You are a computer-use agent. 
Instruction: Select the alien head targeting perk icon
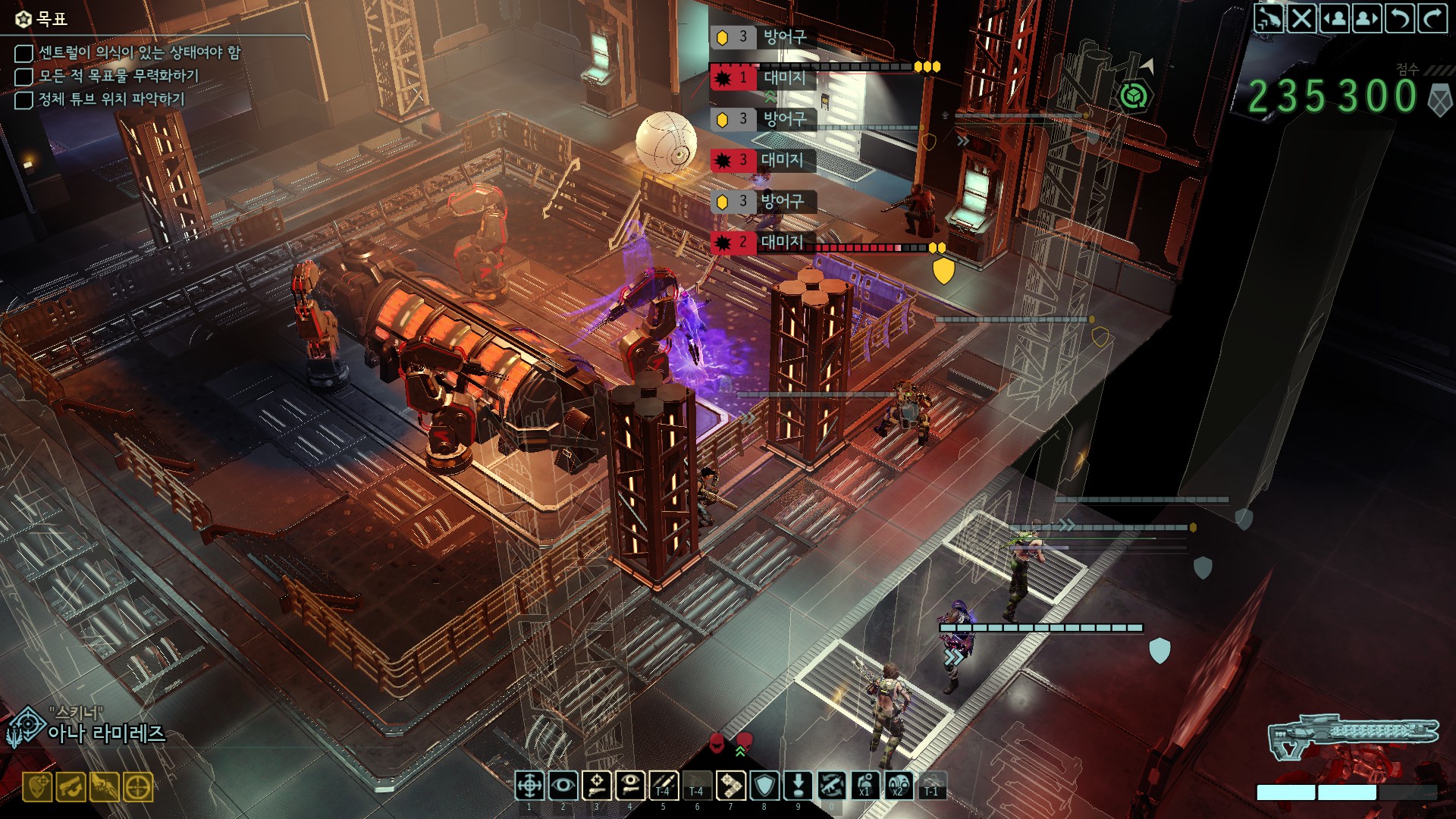point(38,787)
